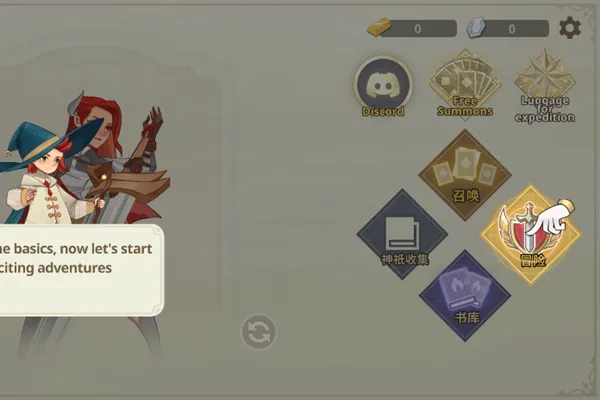Select the 召唤 summon diamond

(464, 174)
